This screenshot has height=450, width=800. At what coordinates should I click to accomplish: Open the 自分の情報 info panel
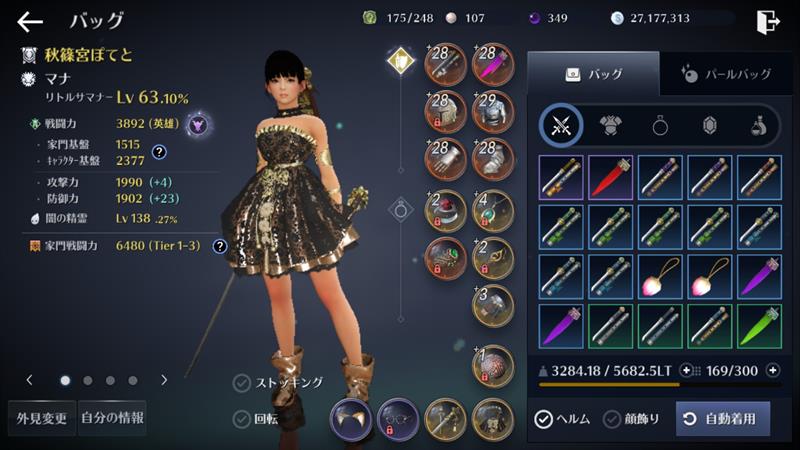tap(111, 417)
